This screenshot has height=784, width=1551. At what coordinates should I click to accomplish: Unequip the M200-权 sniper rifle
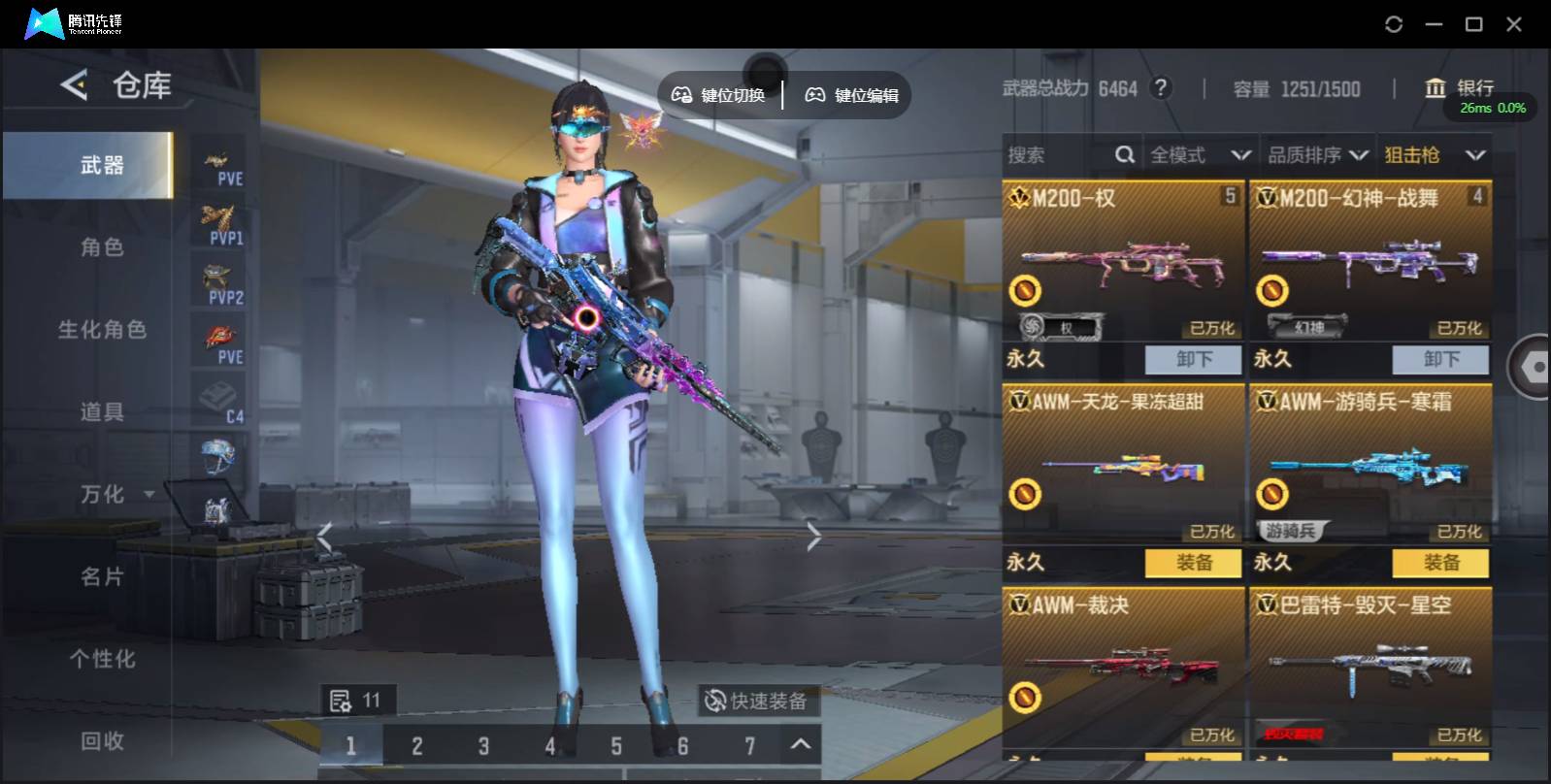pos(1193,360)
